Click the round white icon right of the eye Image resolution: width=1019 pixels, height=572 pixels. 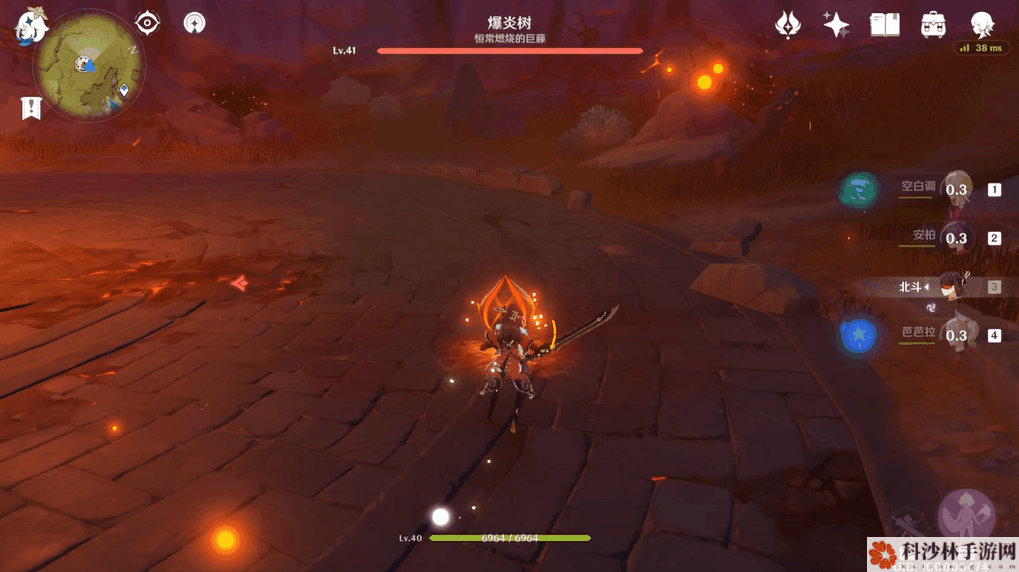(194, 22)
